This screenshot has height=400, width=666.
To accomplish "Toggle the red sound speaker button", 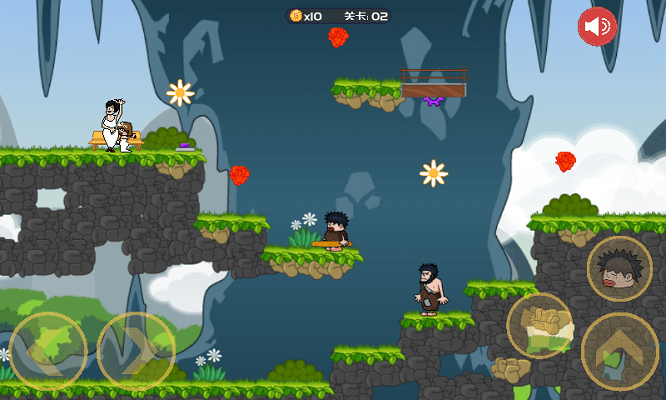I will tap(597, 26).
